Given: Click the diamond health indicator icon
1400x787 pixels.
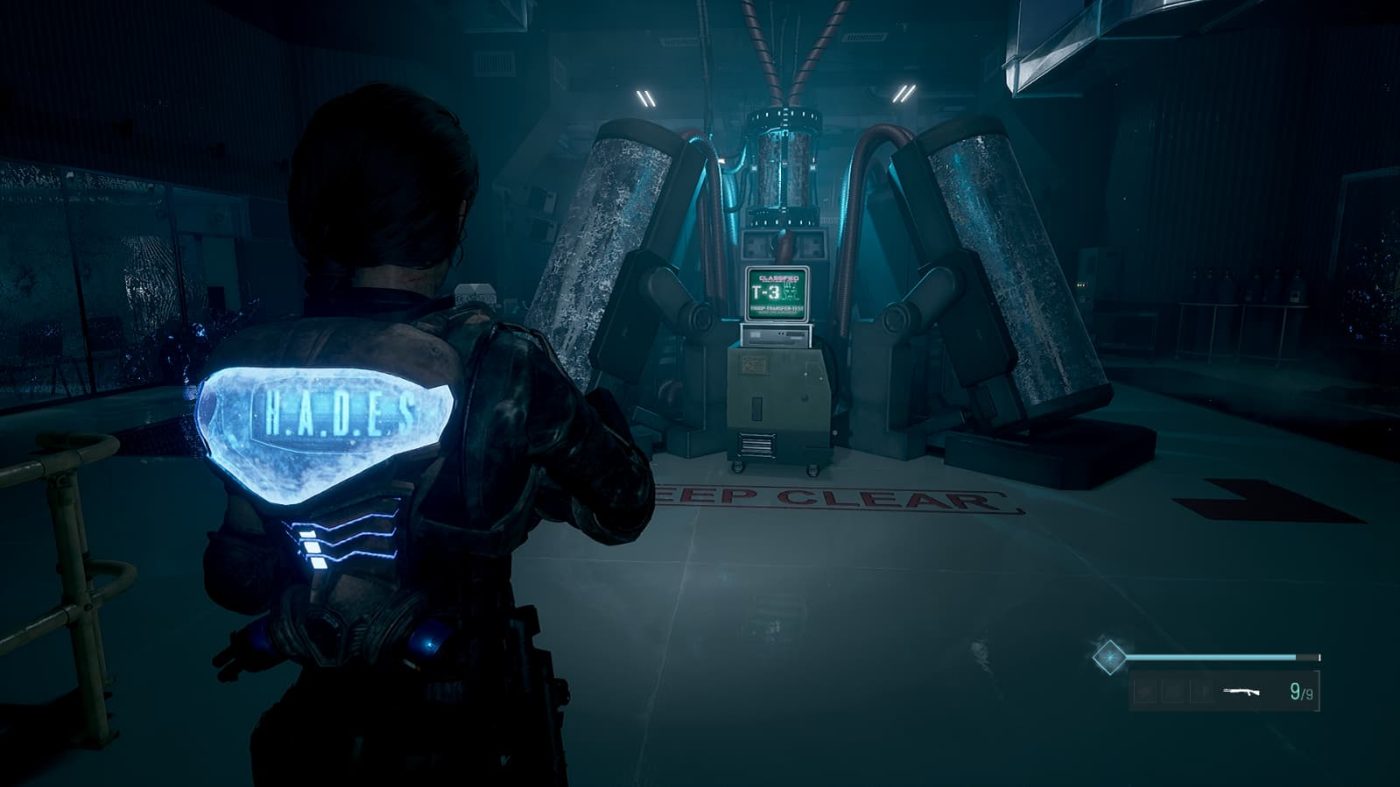Looking at the screenshot, I should pos(1111,657).
